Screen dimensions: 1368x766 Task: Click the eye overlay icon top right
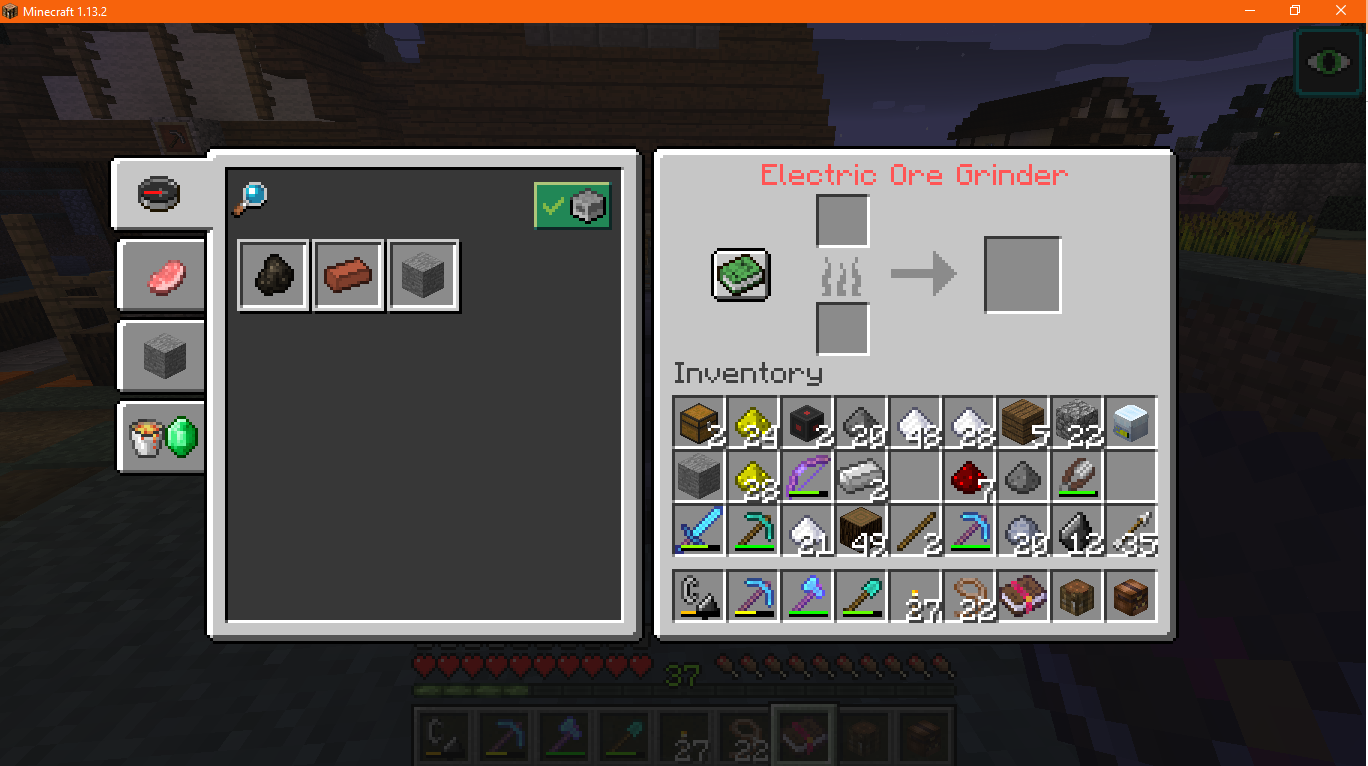pos(1328,62)
